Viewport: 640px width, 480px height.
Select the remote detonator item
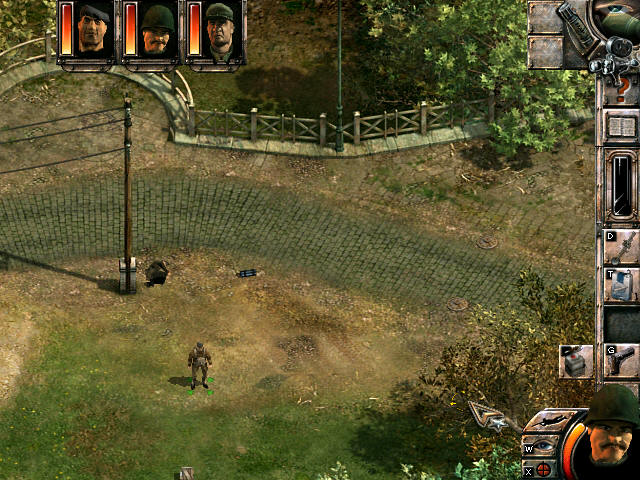point(577,361)
